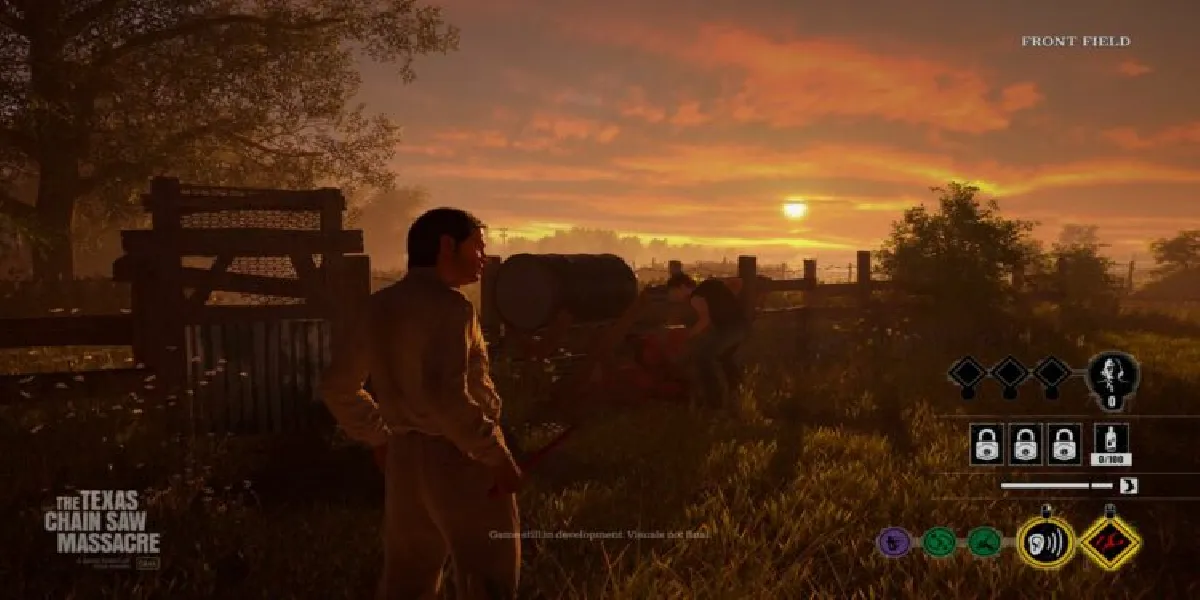The height and width of the screenshot is (600, 1200).
Task: Activate the red diamond ability icon
Action: point(1110,542)
